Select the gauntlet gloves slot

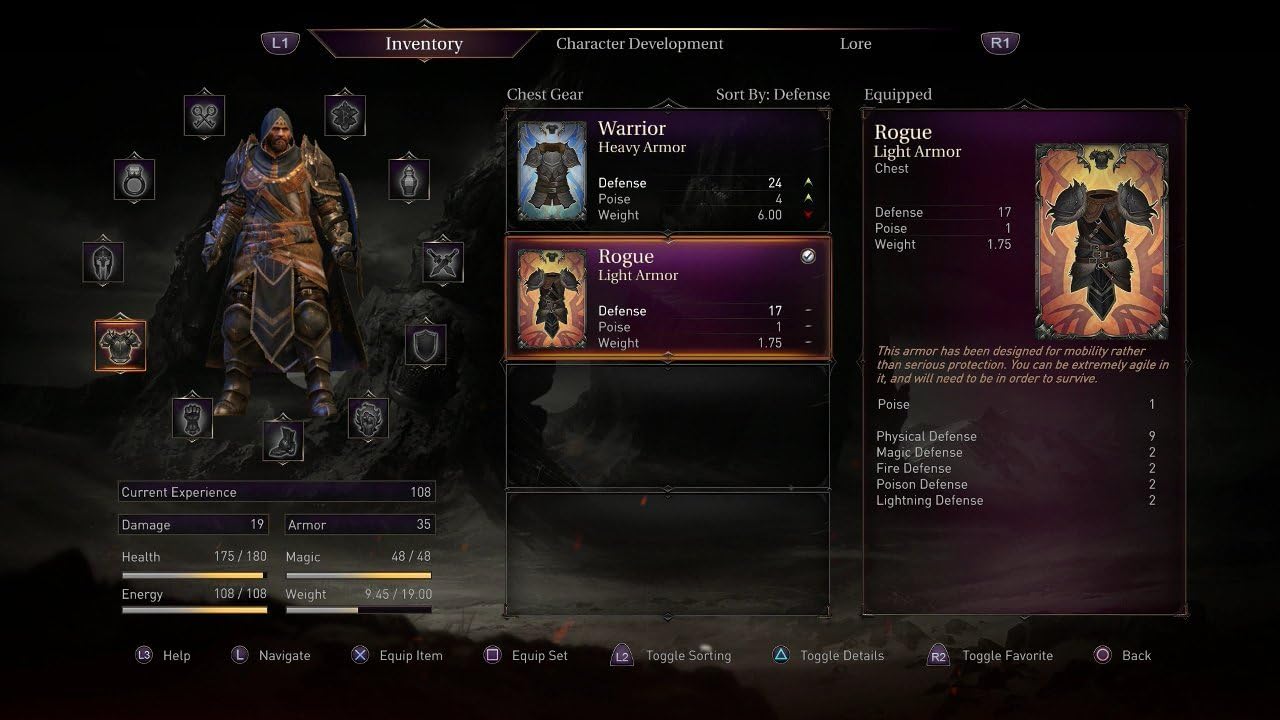coord(192,417)
